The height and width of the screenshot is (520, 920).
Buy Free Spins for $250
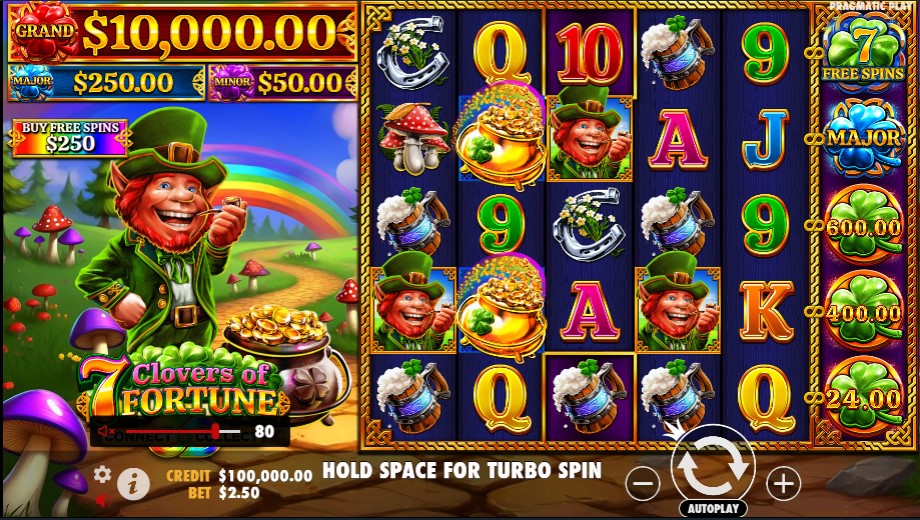point(70,138)
